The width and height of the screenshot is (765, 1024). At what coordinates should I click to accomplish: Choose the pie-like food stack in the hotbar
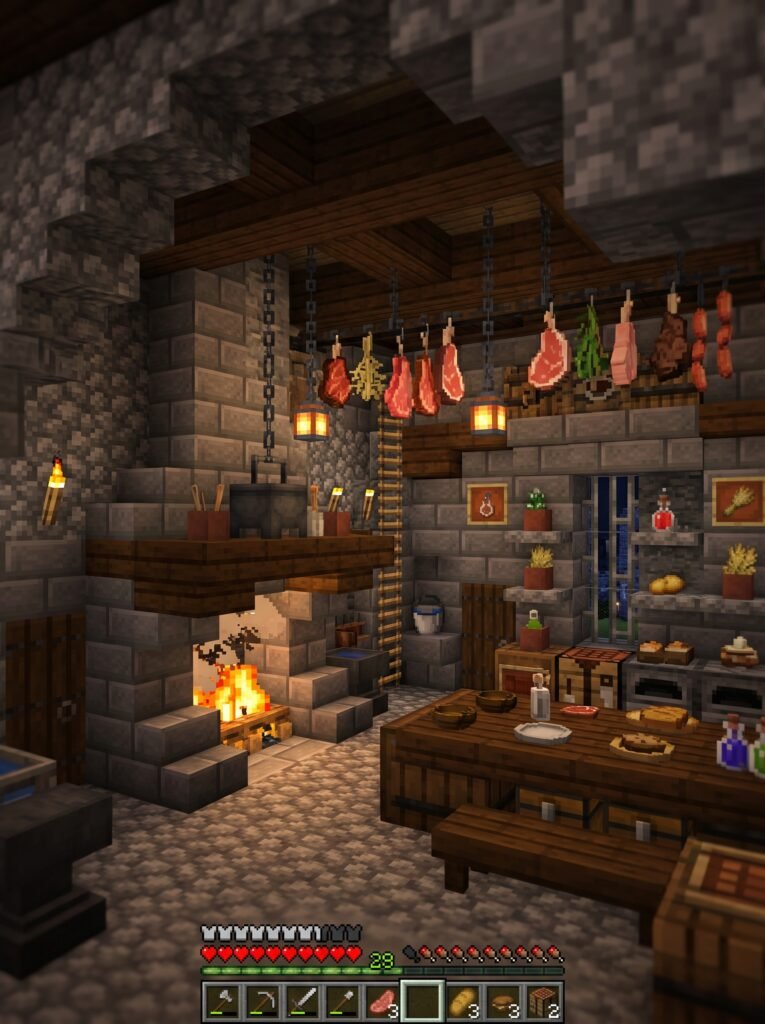click(x=502, y=1001)
